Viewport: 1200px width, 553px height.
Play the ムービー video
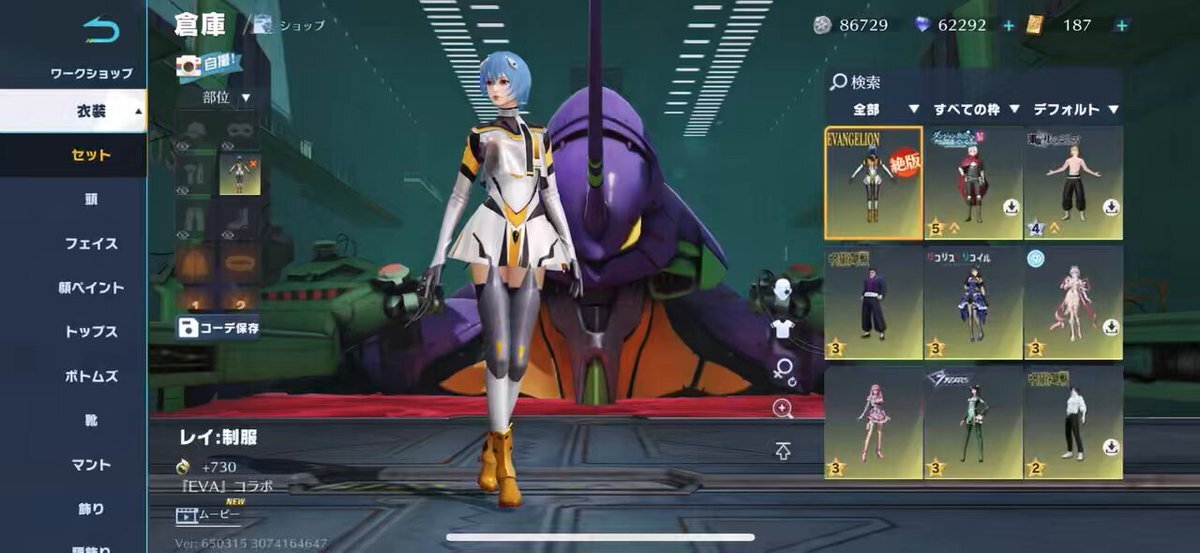pyautogui.click(x=210, y=516)
